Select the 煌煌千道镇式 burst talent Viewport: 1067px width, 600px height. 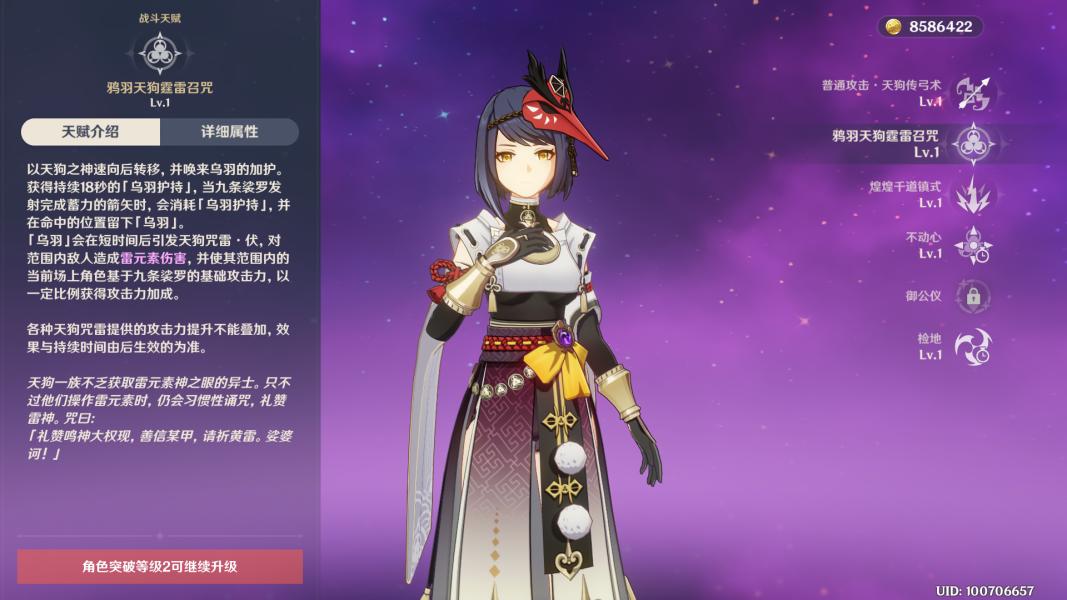point(972,195)
